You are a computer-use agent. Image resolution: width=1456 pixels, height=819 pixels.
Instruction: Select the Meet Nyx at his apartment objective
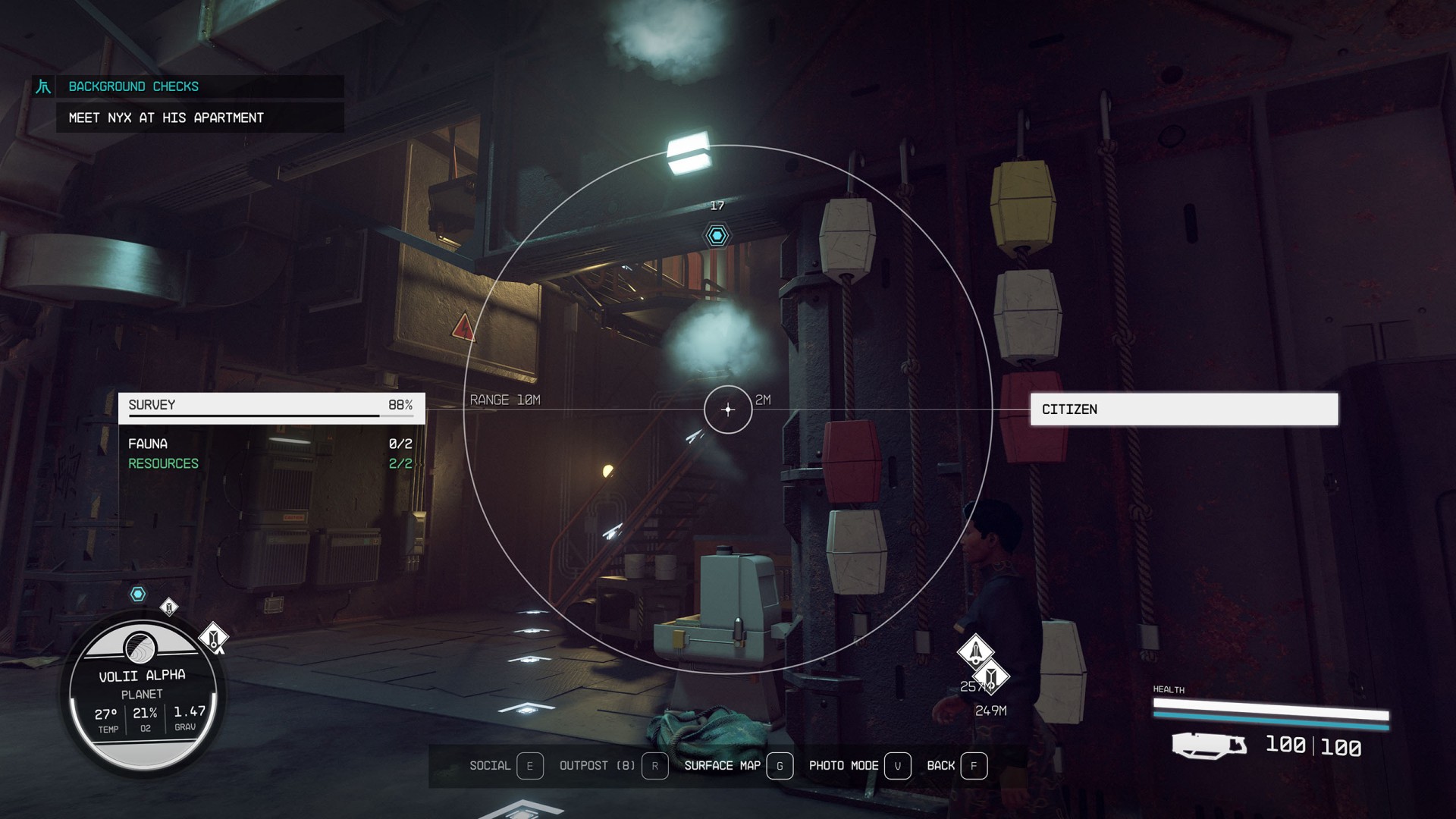[166, 118]
